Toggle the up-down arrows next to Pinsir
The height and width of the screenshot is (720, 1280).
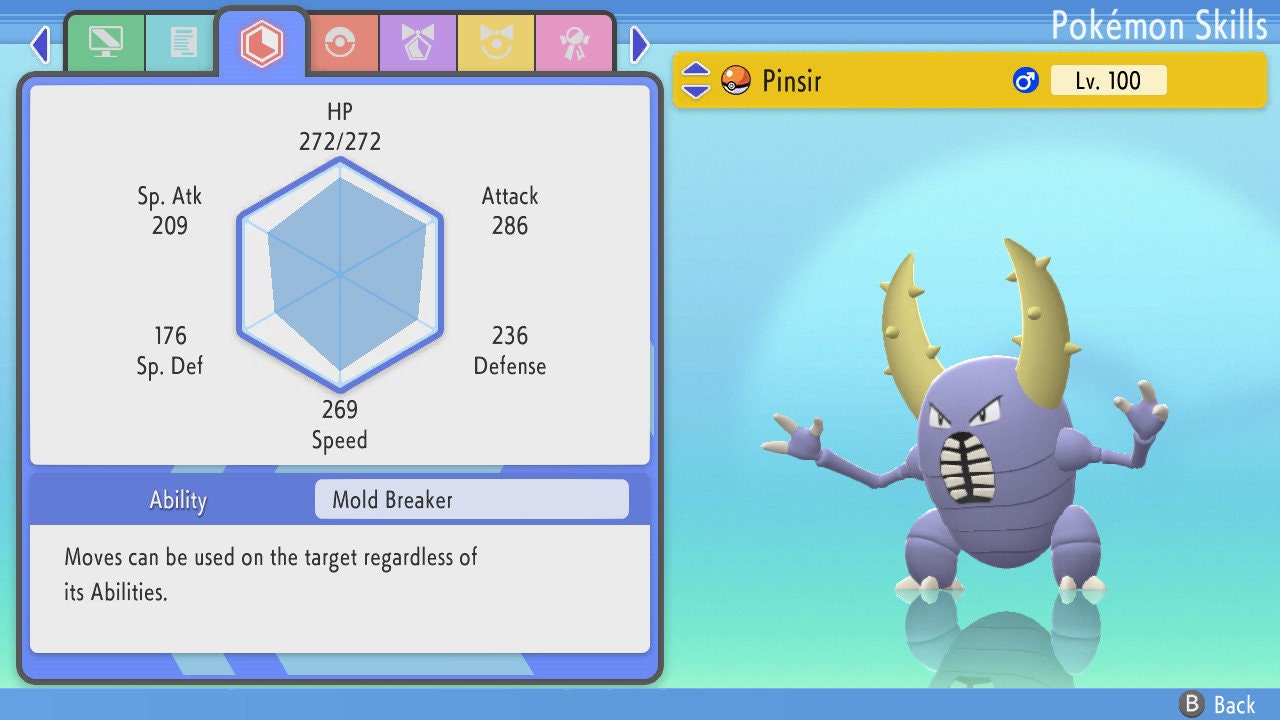696,80
